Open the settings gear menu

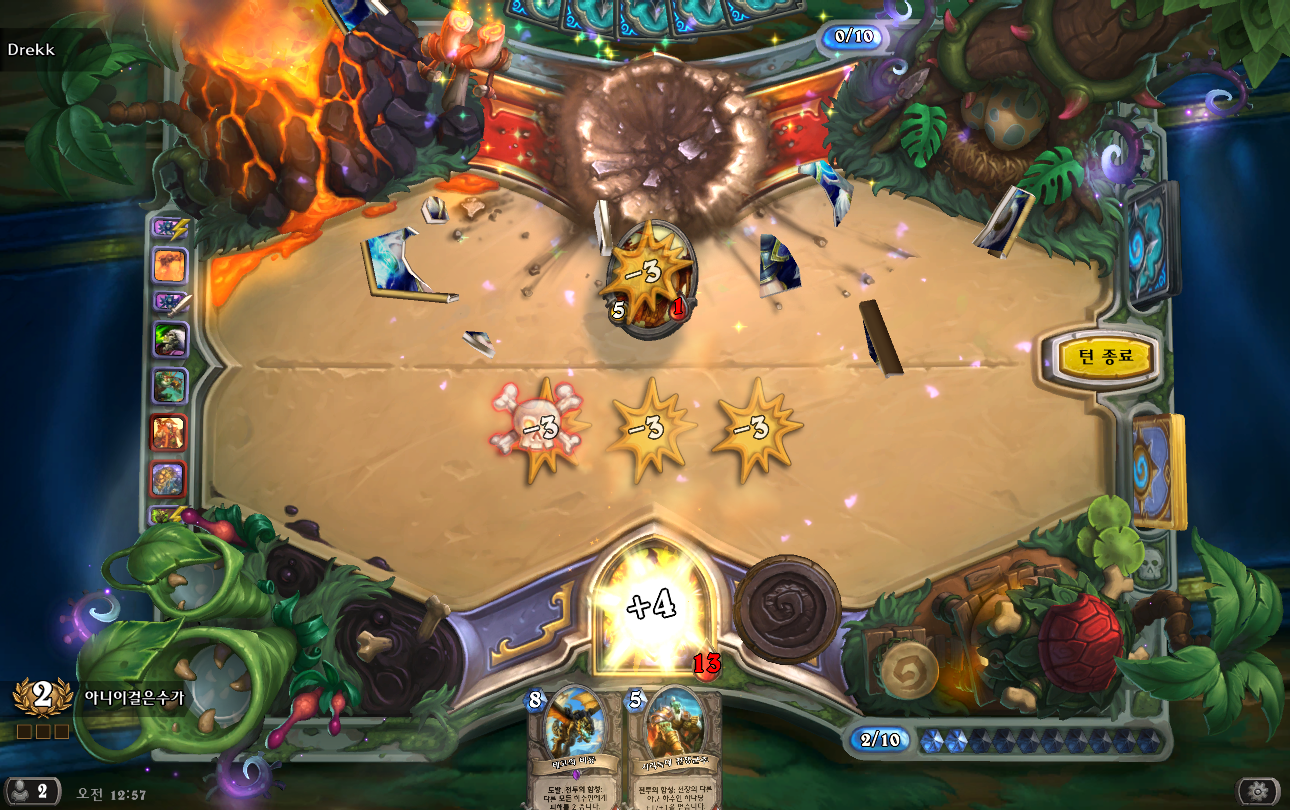1258,791
